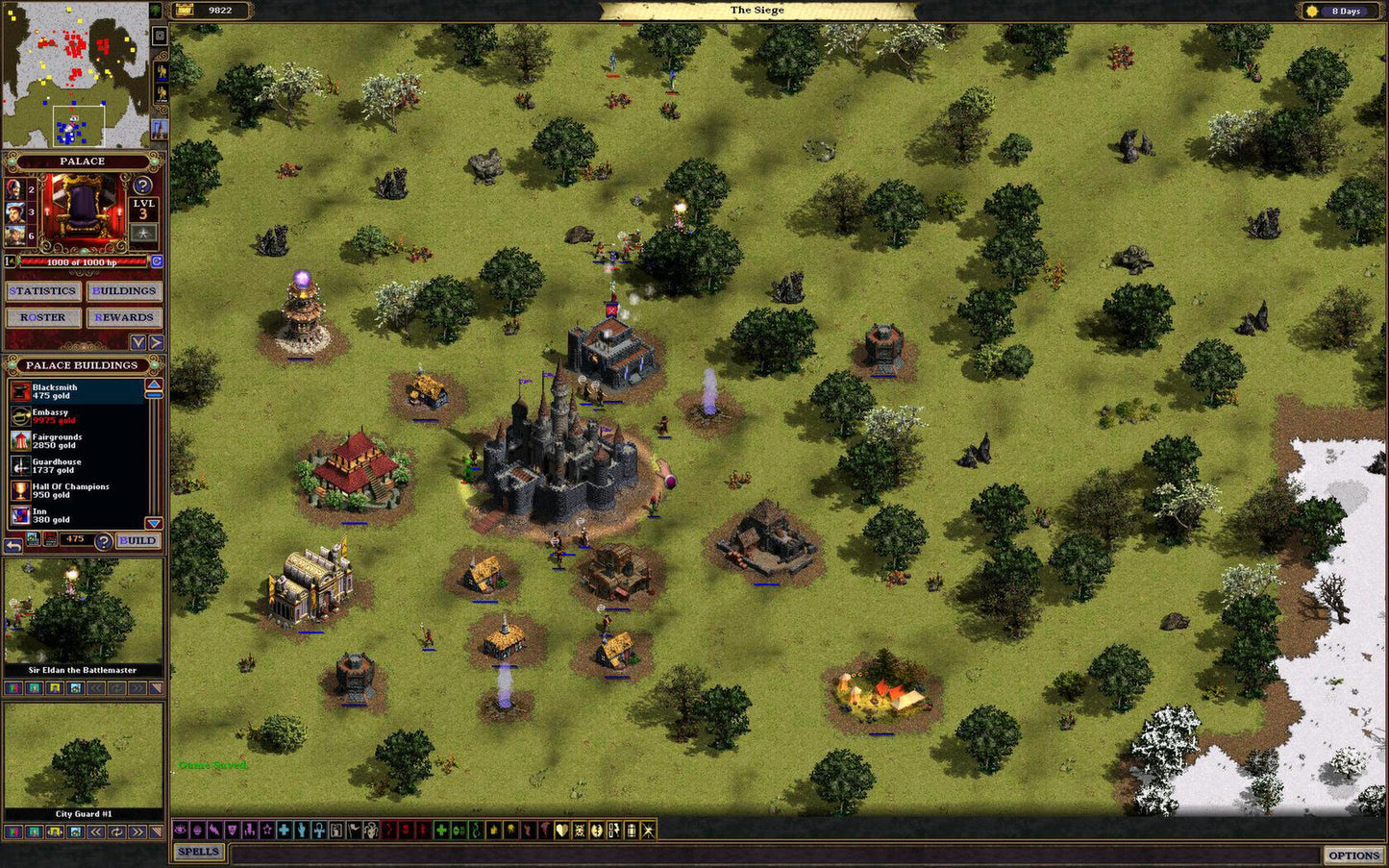Activate the green cross healing spell

click(441, 831)
